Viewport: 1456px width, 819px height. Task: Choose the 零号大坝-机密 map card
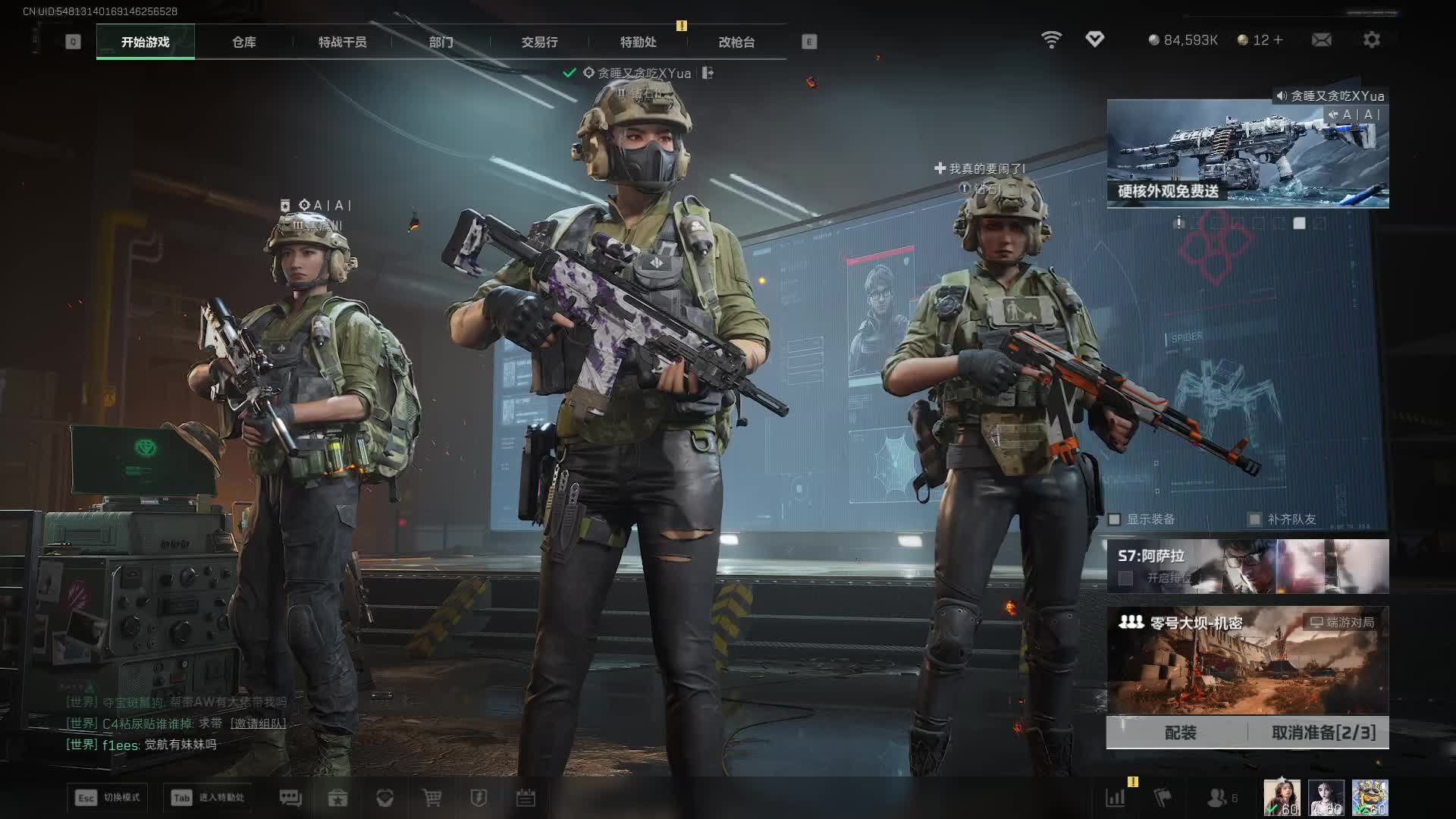point(1247,660)
